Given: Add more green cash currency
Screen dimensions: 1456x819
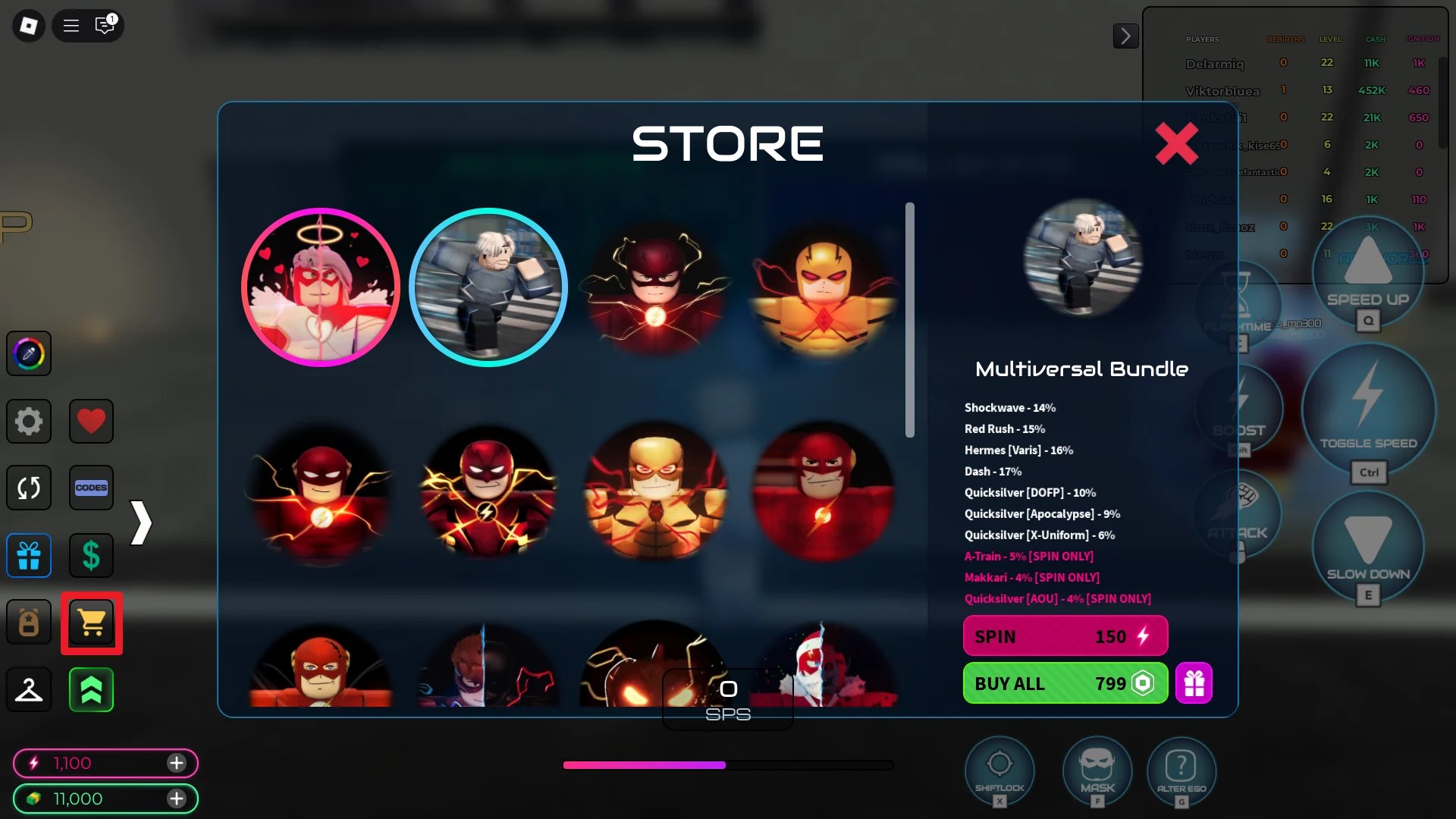Looking at the screenshot, I should tap(177, 799).
